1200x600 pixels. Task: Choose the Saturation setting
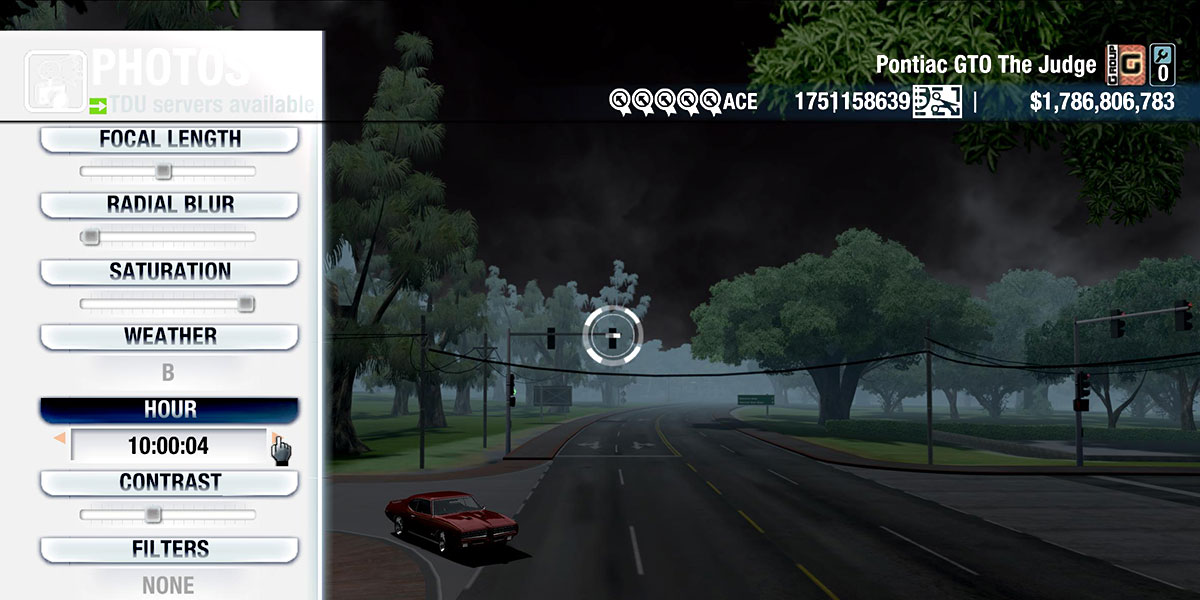tap(169, 271)
